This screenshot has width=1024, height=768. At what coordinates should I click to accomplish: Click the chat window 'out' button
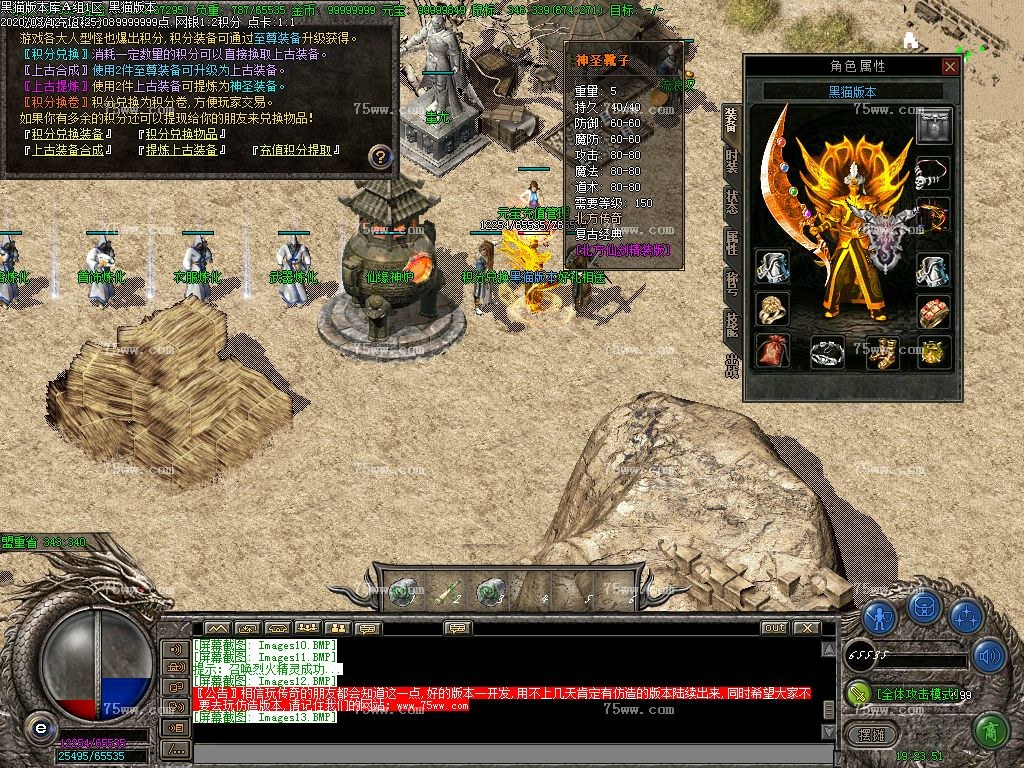click(774, 628)
